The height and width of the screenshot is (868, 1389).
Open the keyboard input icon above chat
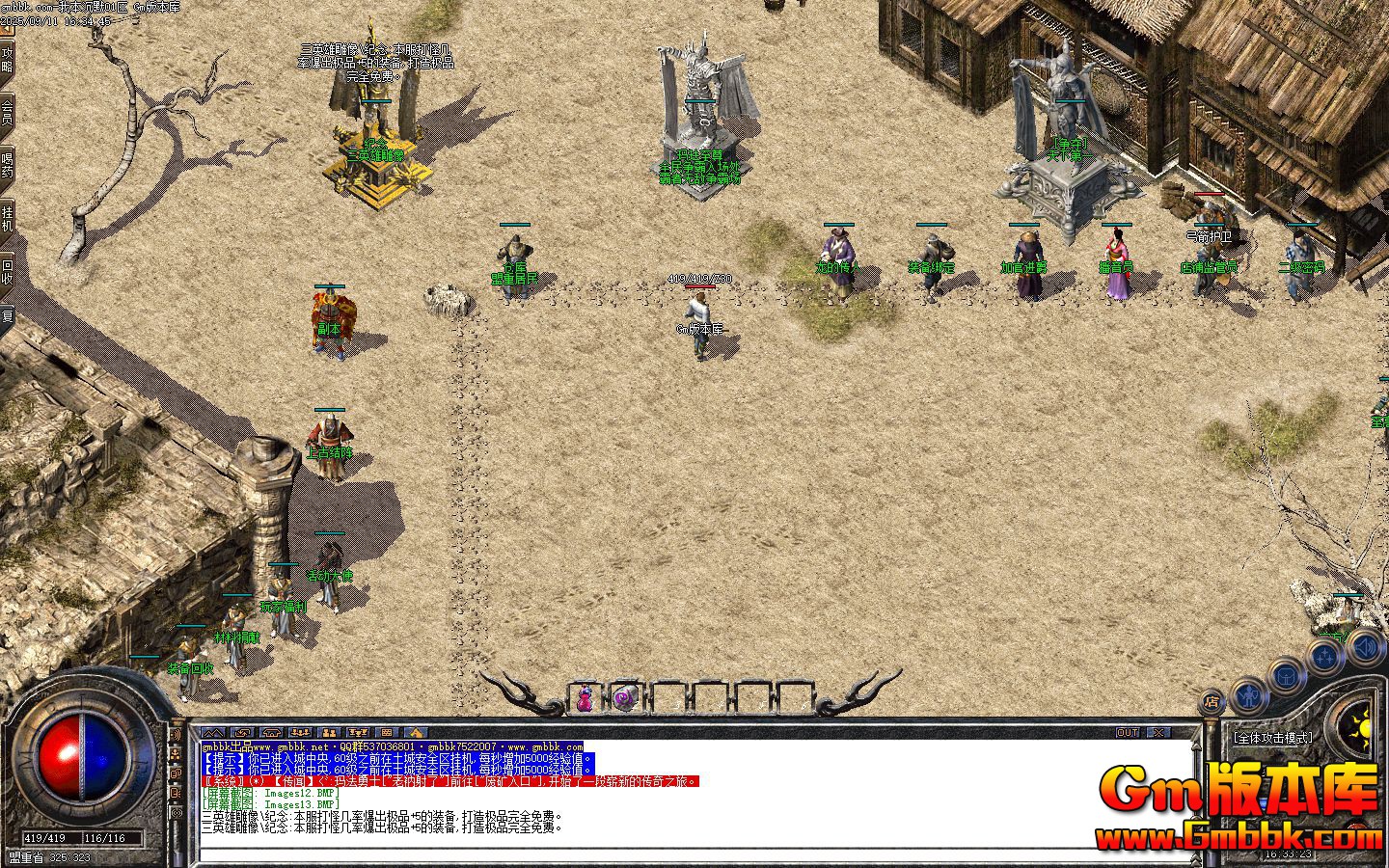[386, 733]
